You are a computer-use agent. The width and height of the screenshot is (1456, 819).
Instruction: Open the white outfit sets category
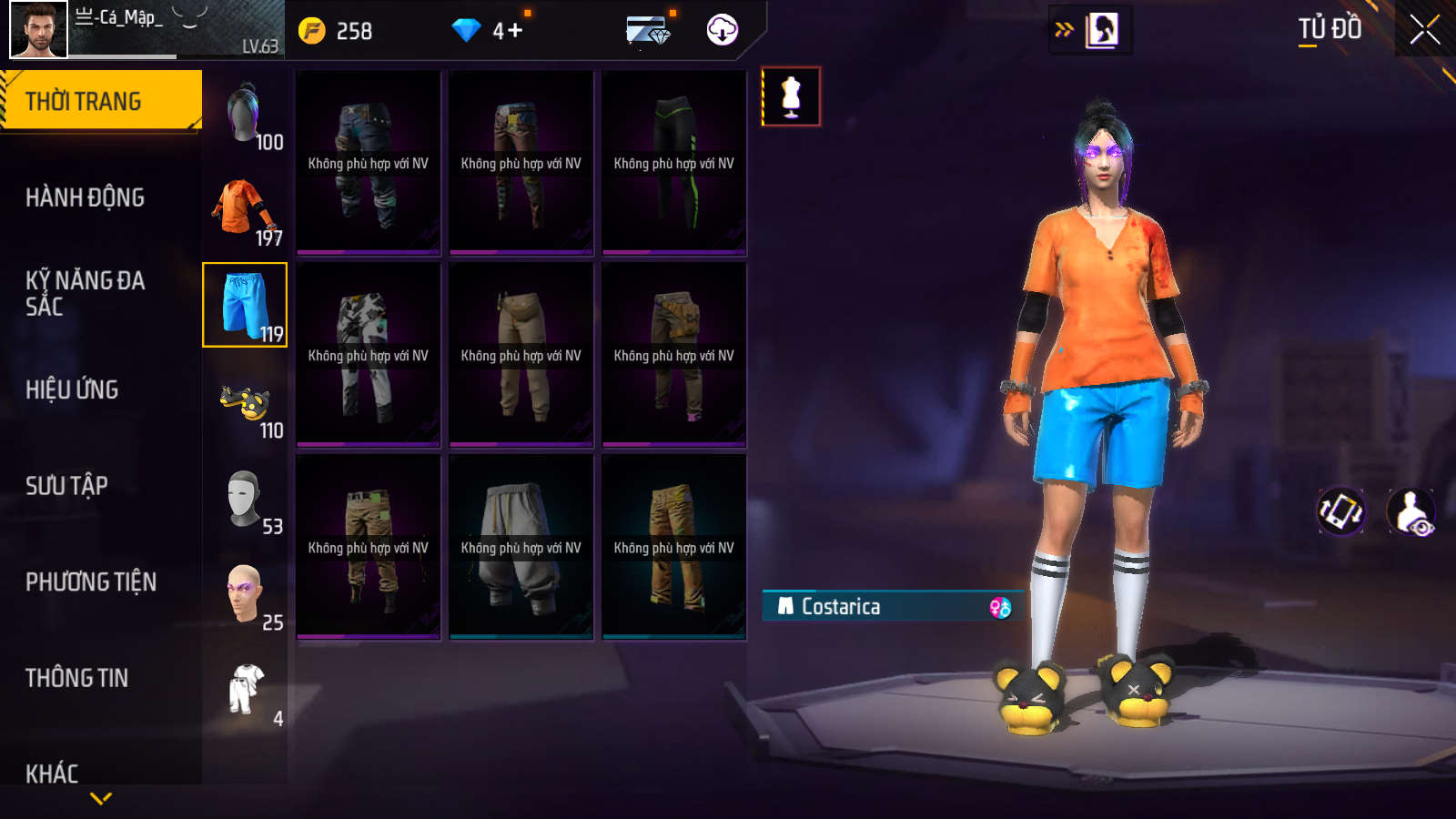coord(244,691)
